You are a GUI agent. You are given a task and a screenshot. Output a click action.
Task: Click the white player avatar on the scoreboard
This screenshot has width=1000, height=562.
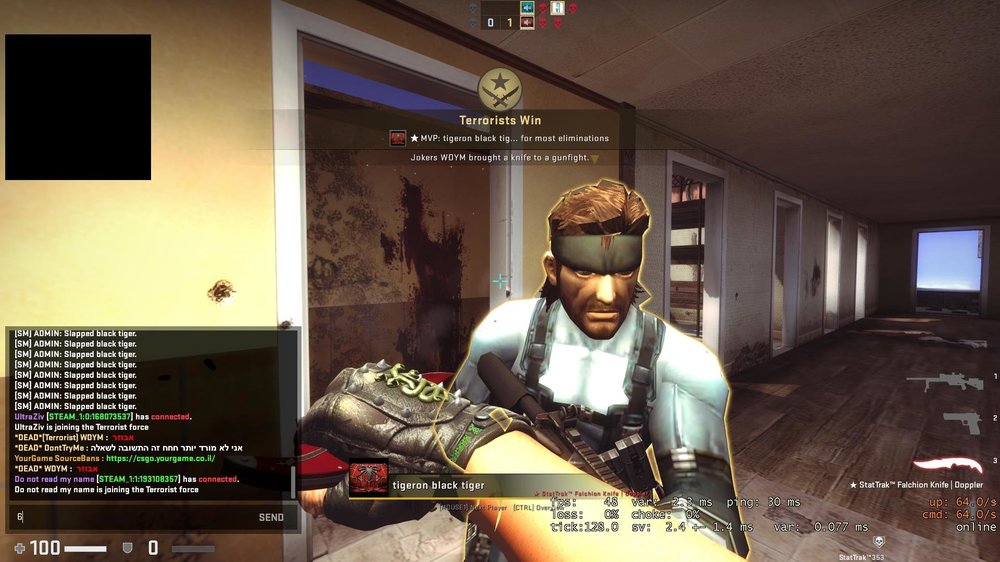tap(558, 8)
